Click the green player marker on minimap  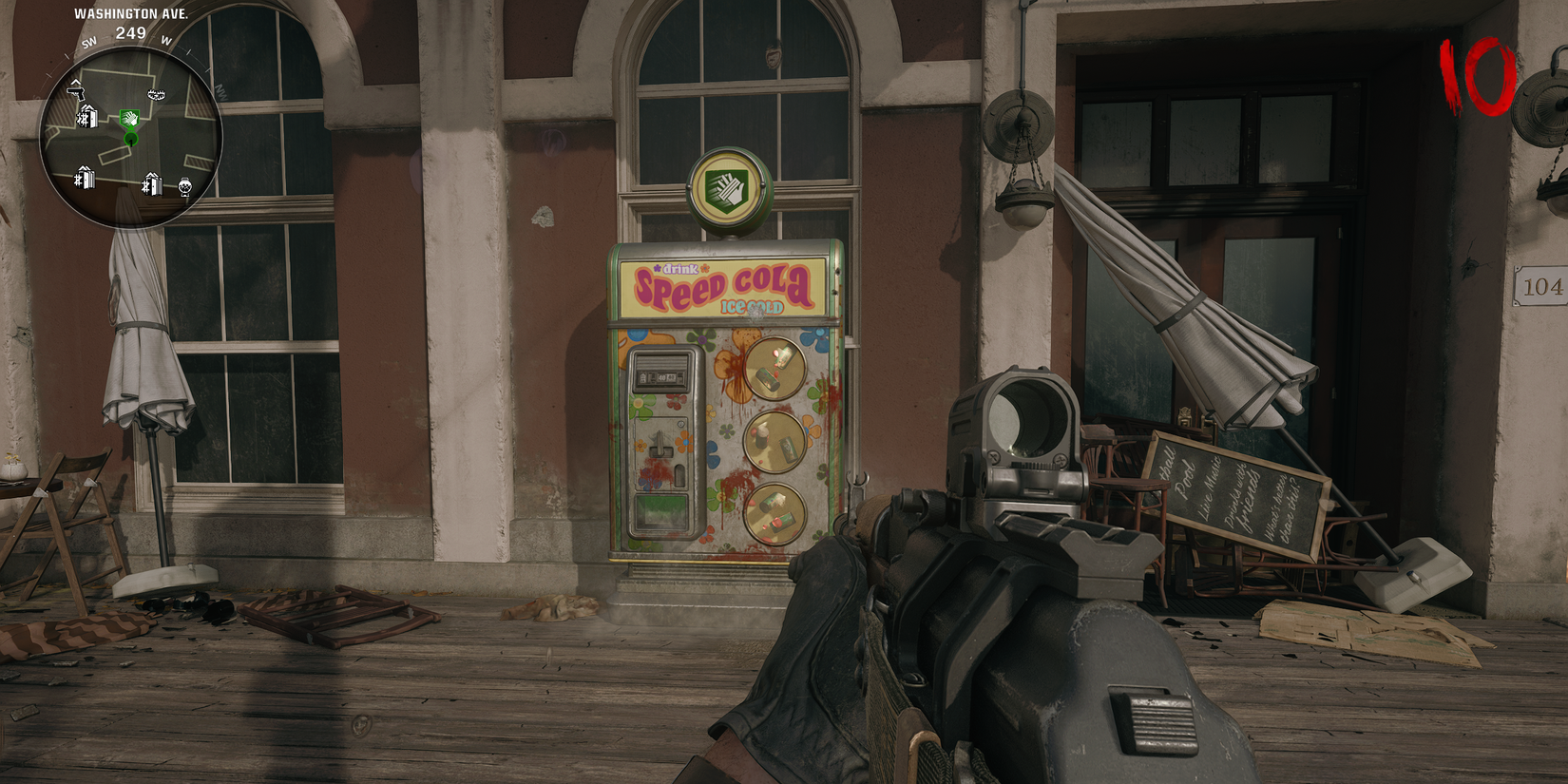pyautogui.click(x=130, y=137)
